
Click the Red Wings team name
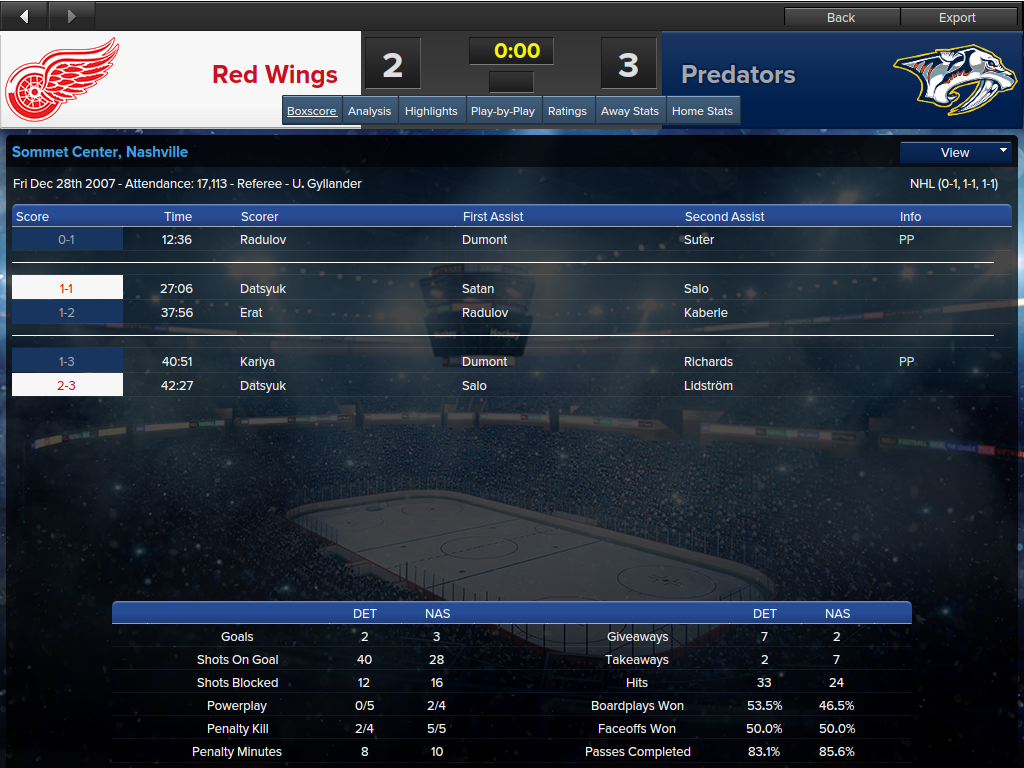(x=275, y=75)
